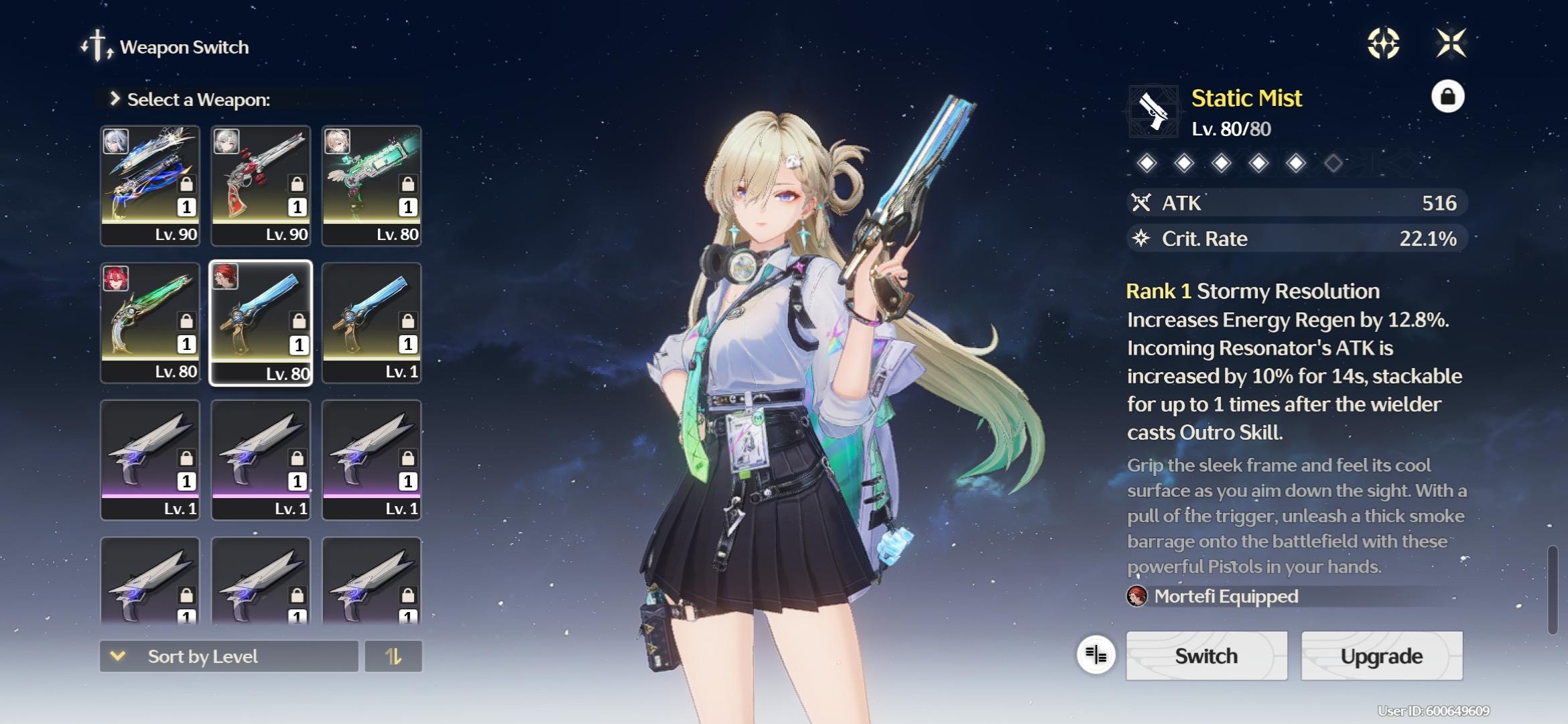
Task: Open the weapon Upgrade screen
Action: click(1381, 656)
